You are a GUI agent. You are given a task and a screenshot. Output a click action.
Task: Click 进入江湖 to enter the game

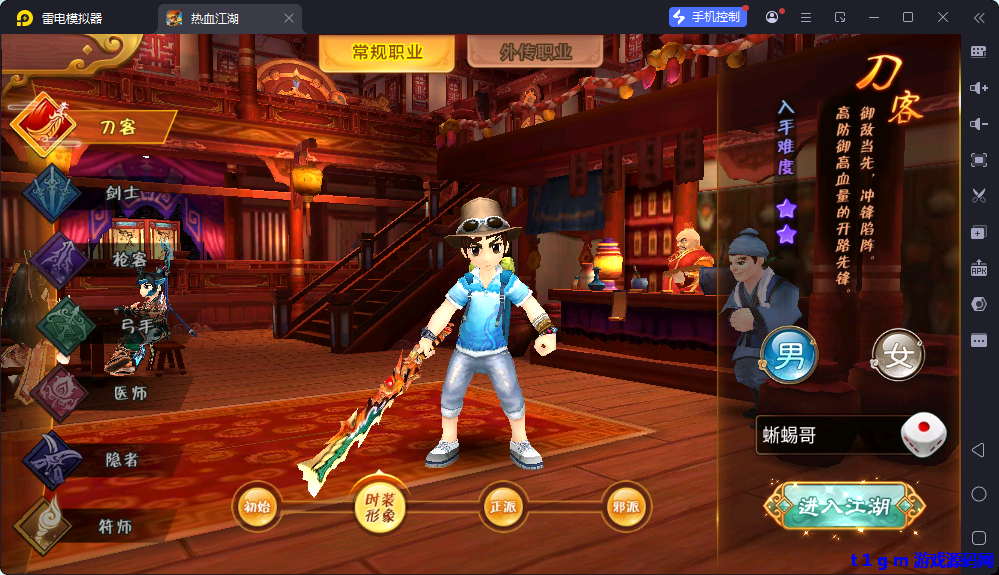point(843,506)
